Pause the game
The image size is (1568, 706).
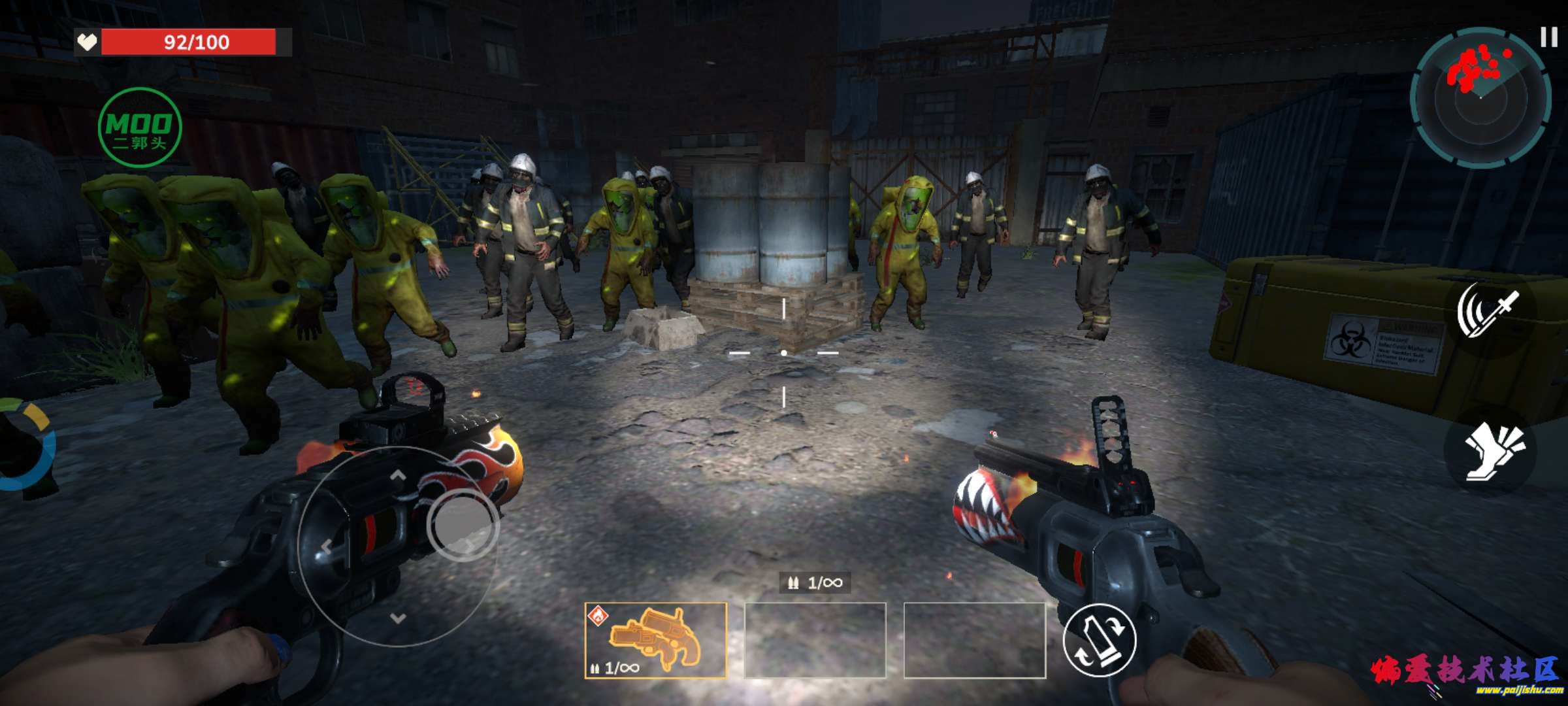point(1548,37)
